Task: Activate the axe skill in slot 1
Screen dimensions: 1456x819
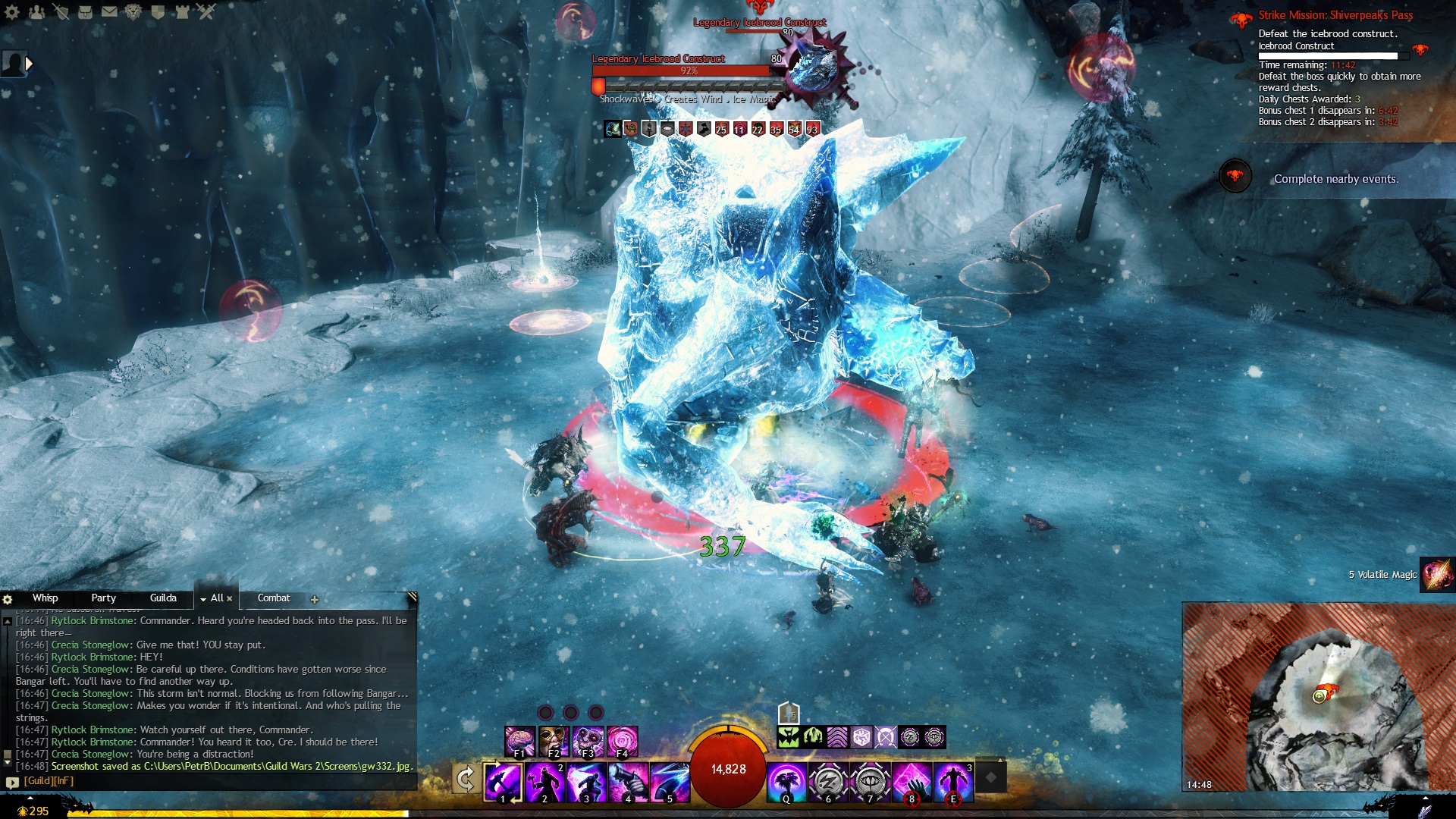Action: tap(504, 782)
